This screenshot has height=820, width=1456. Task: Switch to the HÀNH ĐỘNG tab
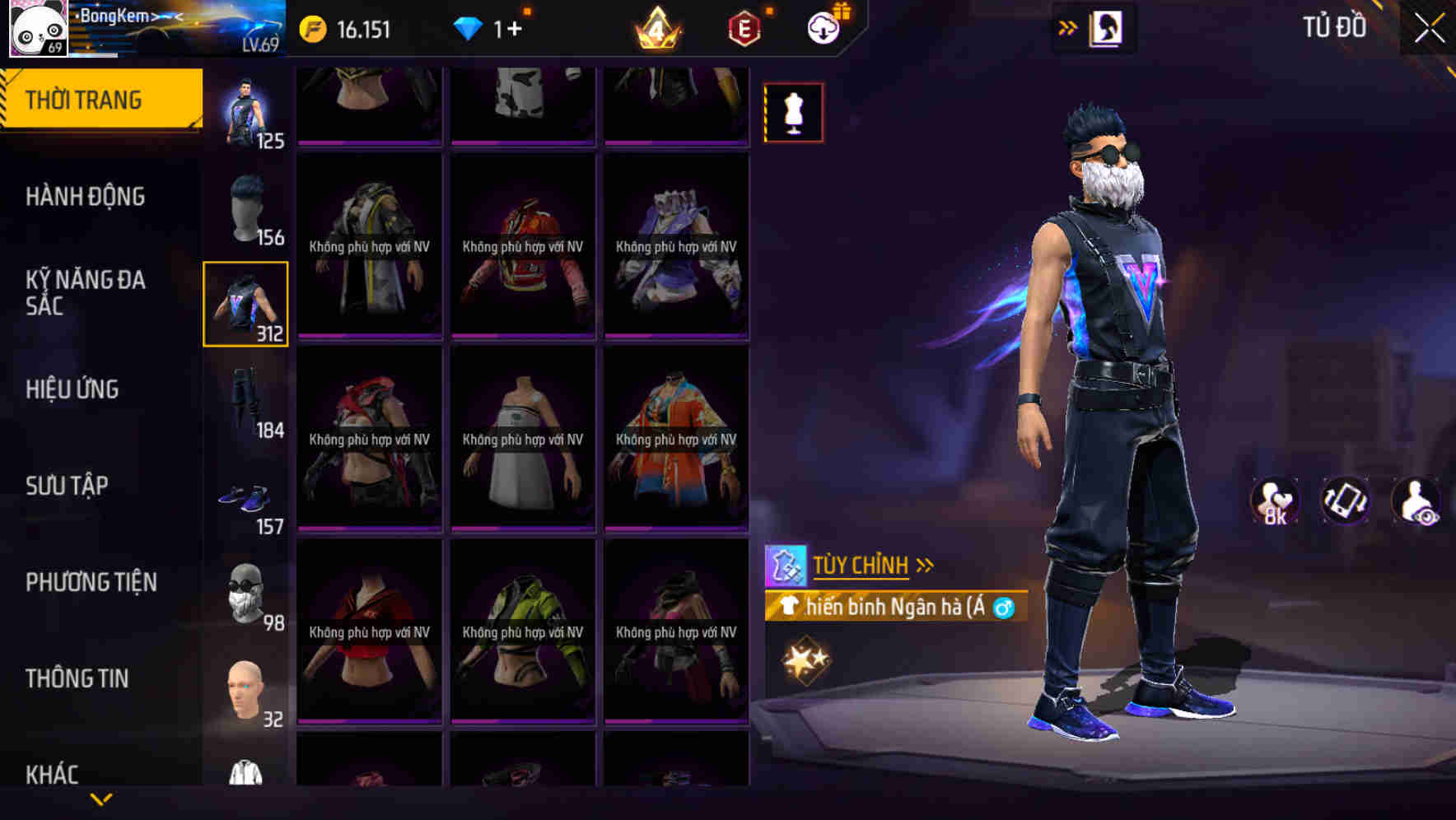[86, 196]
